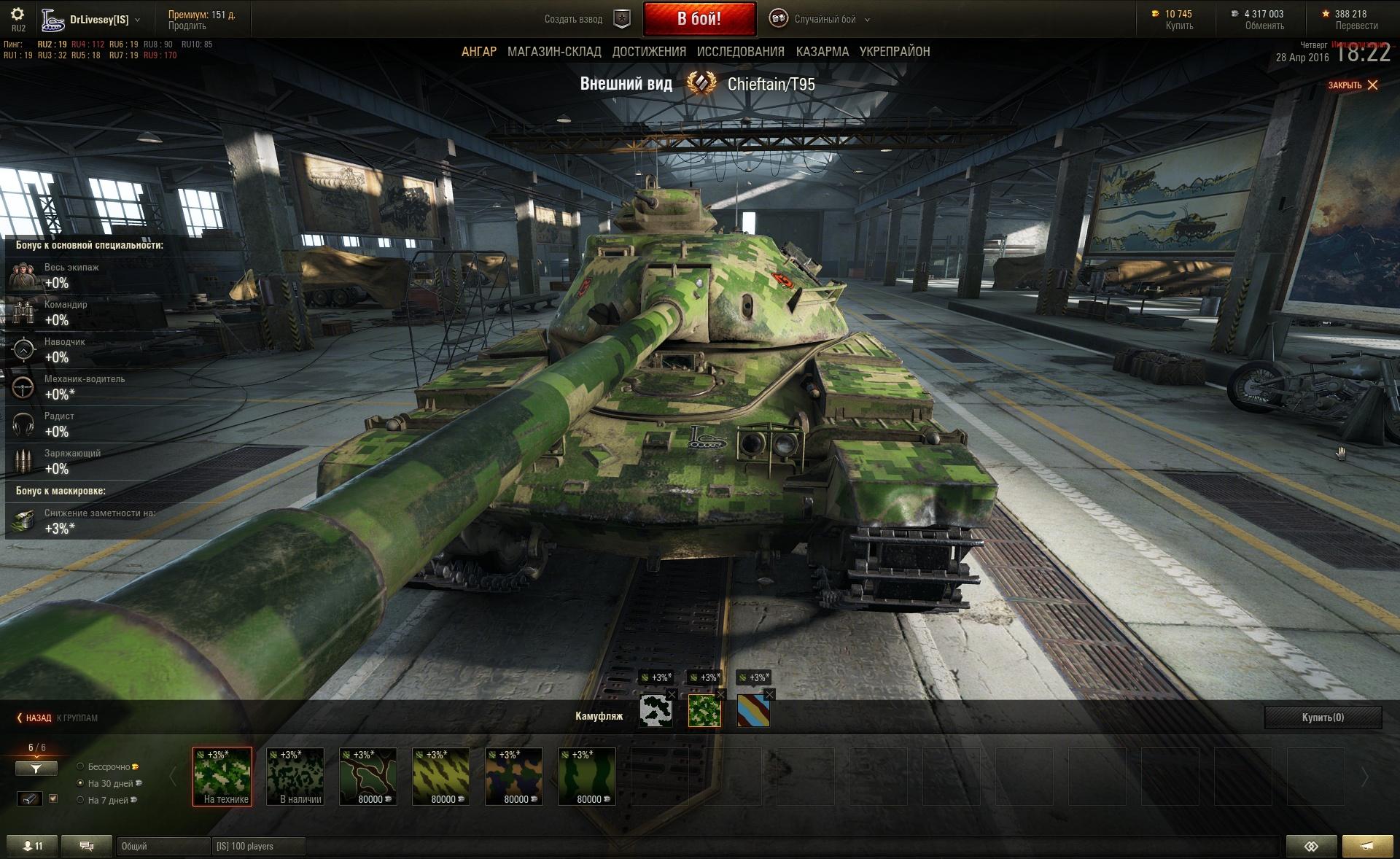This screenshot has height=859, width=1400.
Task: Select the desert striped blue-yellow camouflage slot
Action: point(752,711)
